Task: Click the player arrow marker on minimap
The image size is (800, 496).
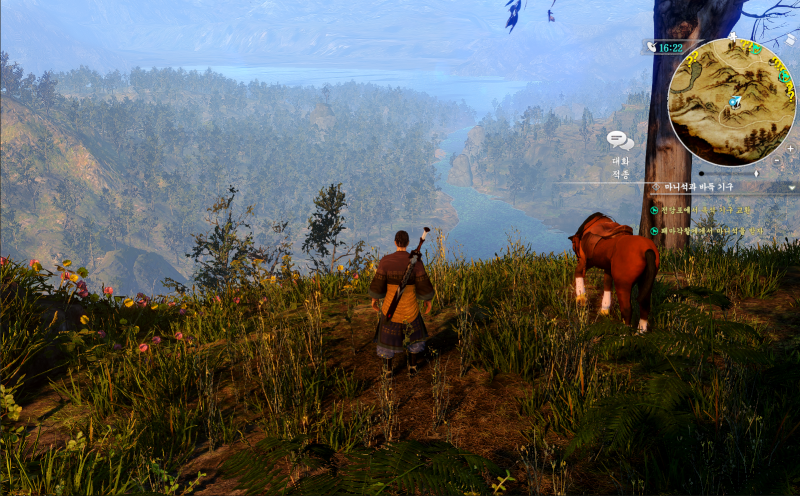Action: coord(735,101)
